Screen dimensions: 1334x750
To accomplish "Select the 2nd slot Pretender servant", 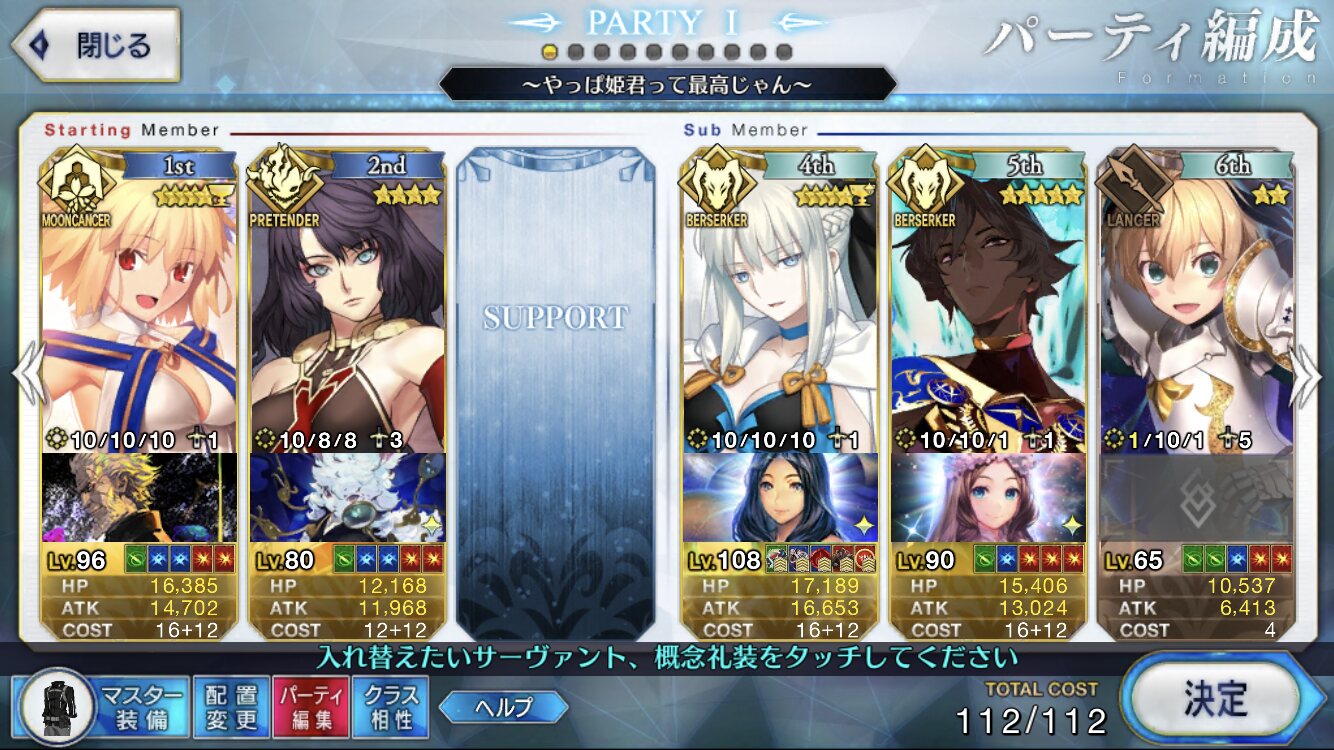I will point(347,310).
